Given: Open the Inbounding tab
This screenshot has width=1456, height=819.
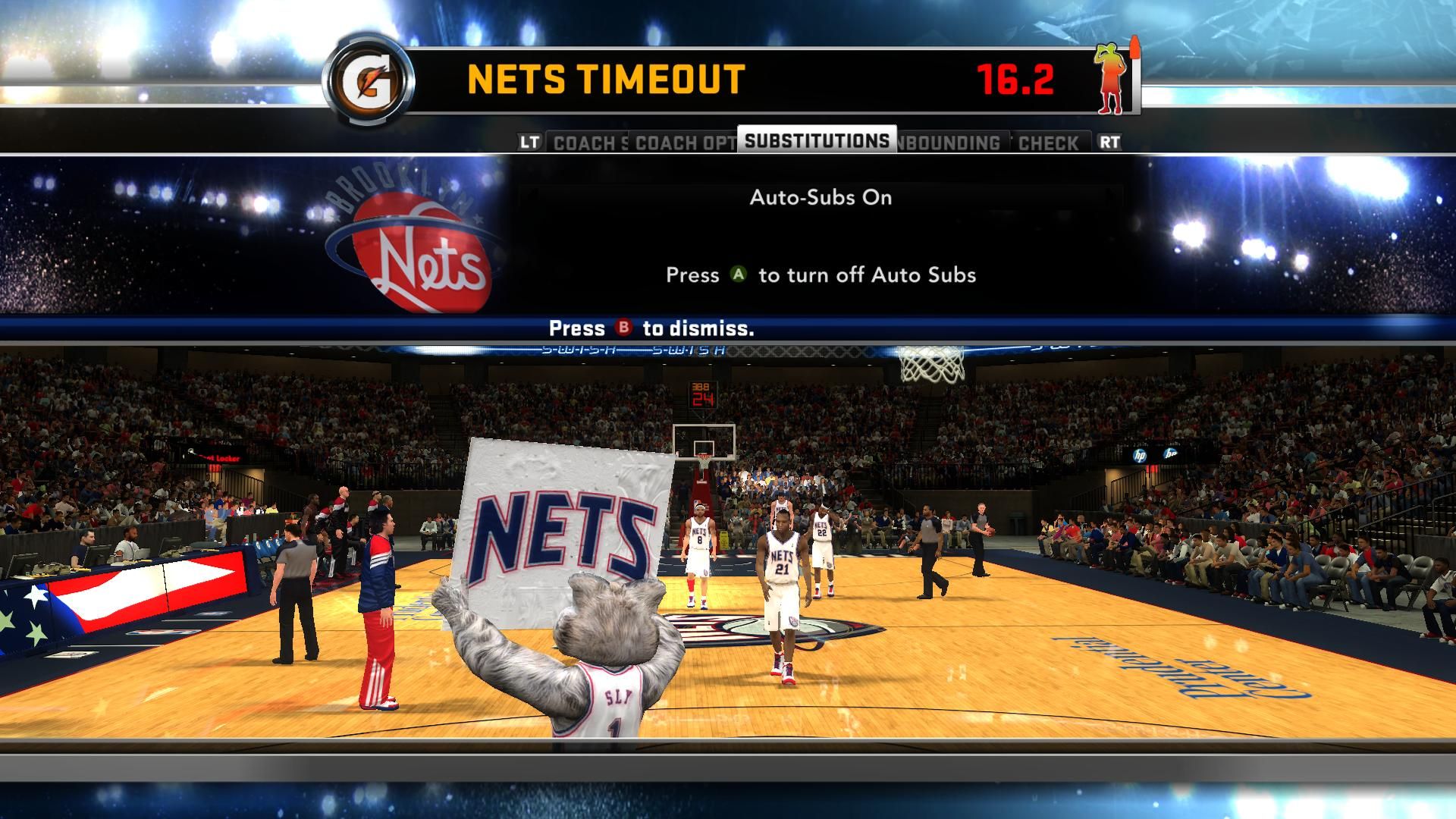Looking at the screenshot, I should point(952,143).
